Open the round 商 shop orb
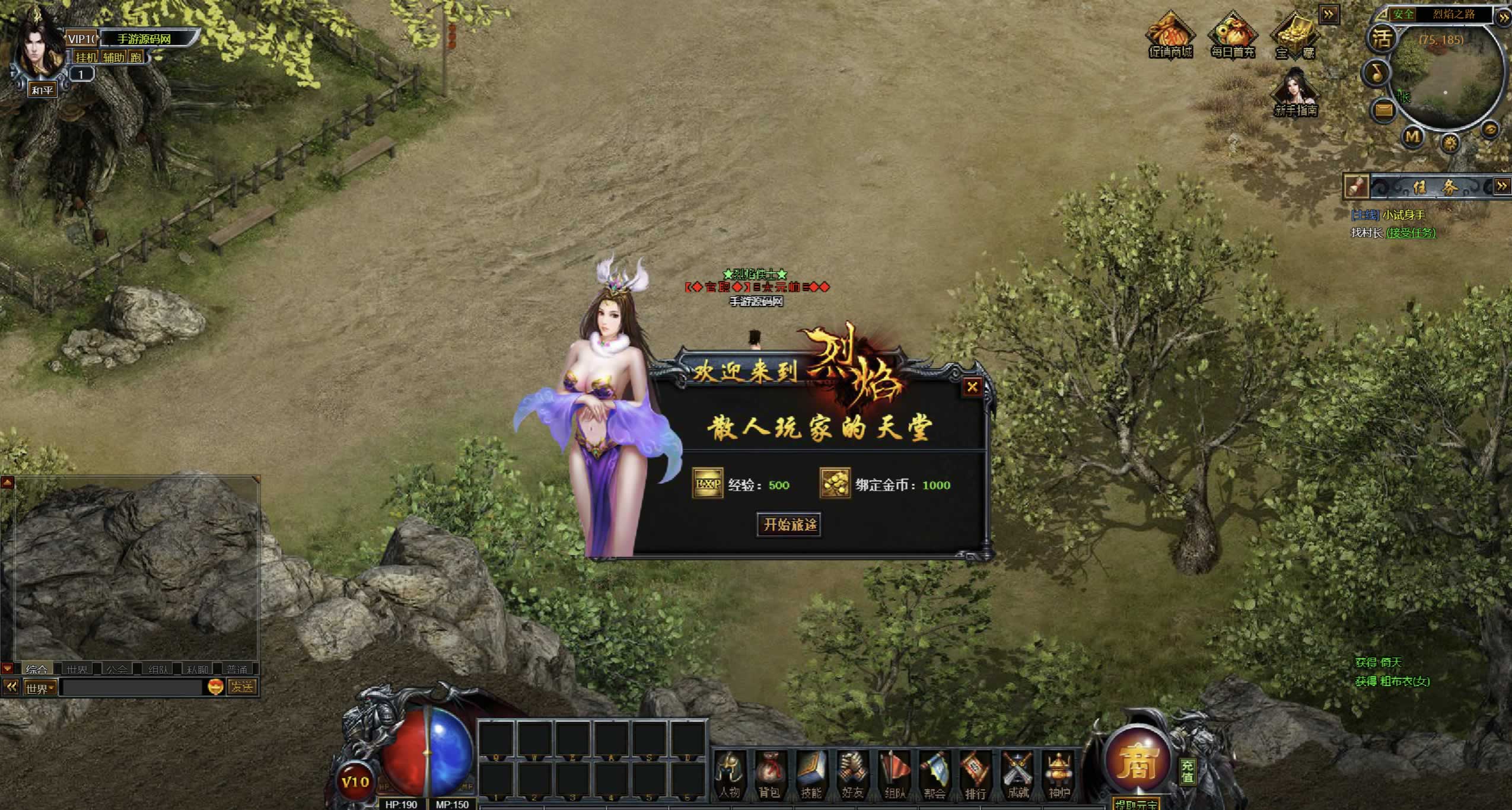 tap(1137, 761)
